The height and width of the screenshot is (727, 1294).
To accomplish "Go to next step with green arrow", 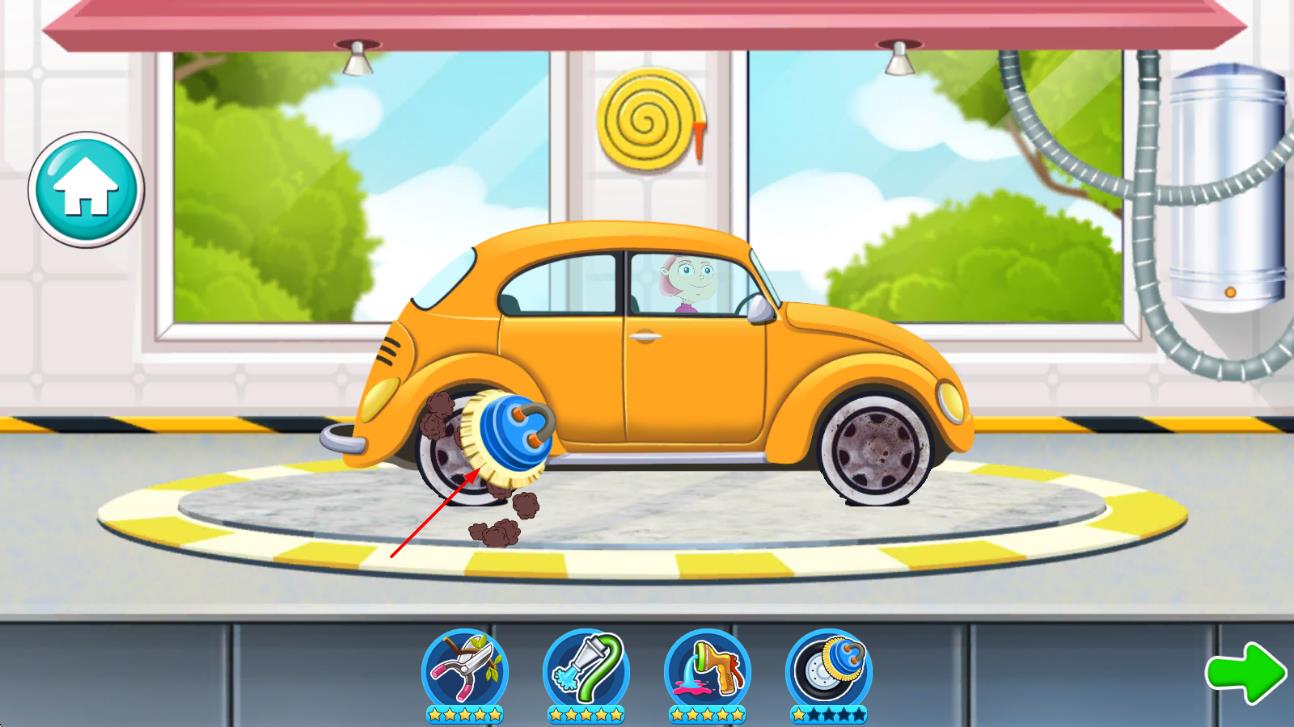I will point(1245,672).
